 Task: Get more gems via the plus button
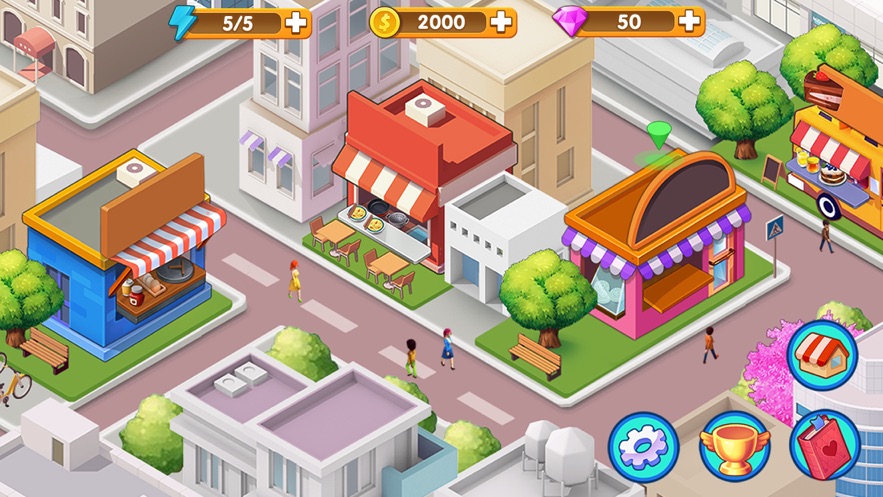tap(689, 21)
